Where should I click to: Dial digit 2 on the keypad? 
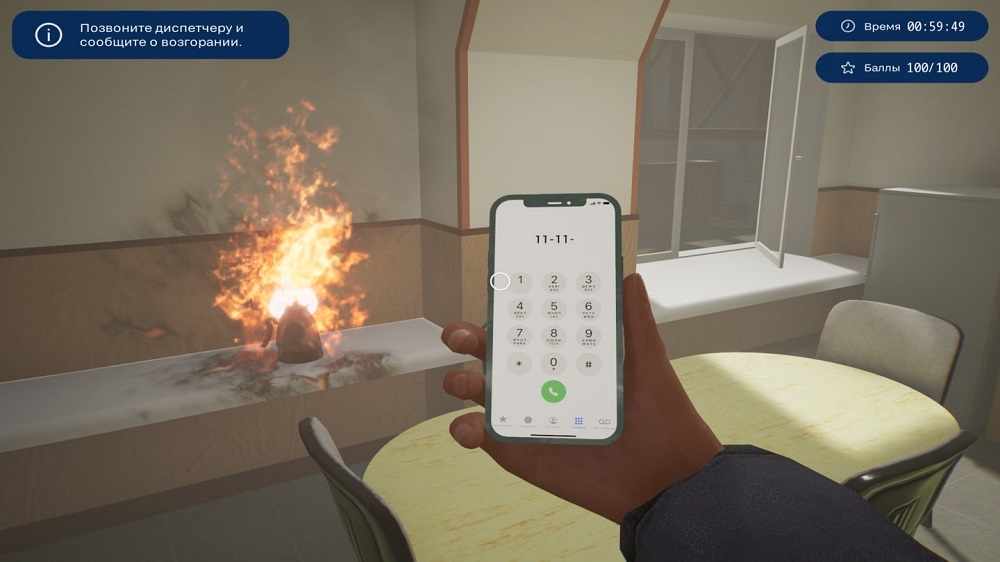pos(554,282)
